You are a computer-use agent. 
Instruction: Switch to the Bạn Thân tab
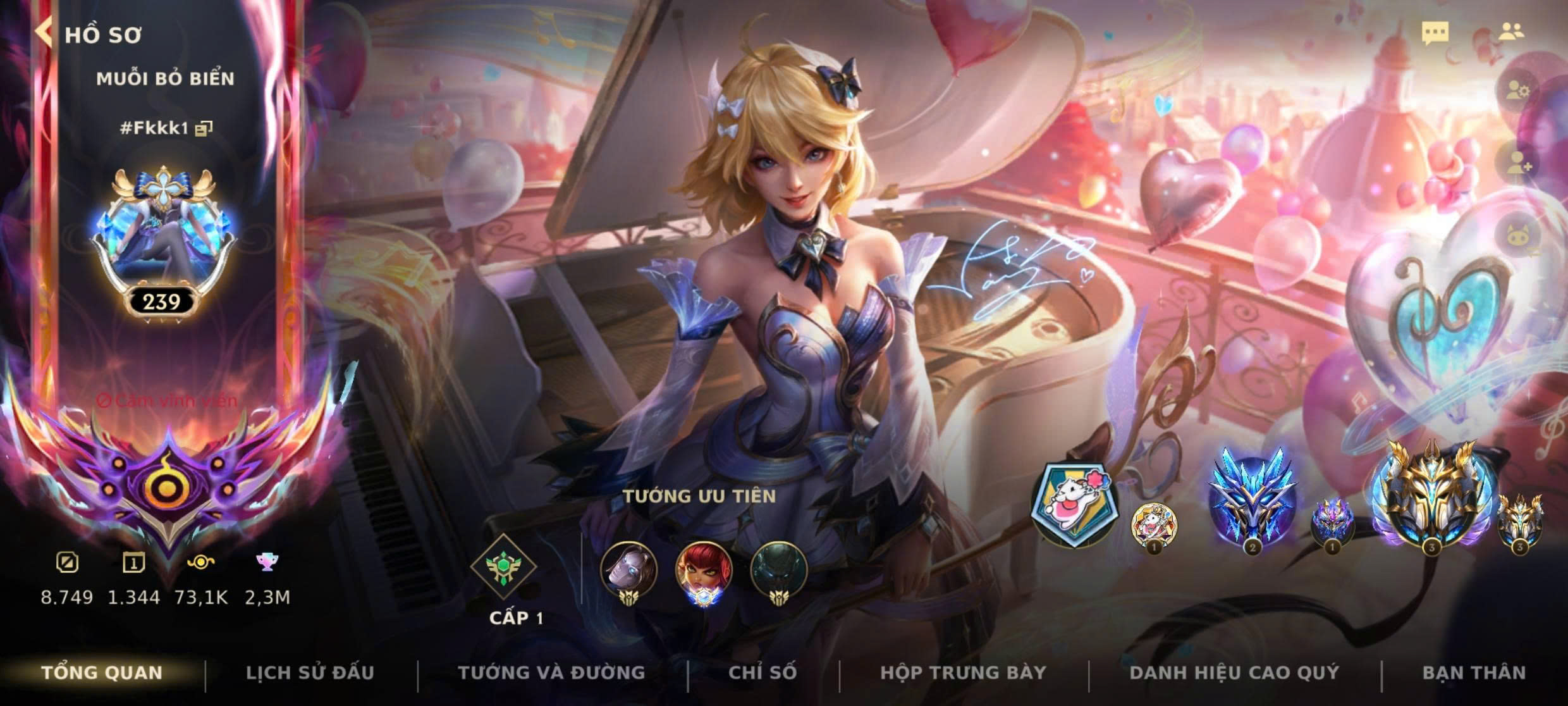[1474, 672]
